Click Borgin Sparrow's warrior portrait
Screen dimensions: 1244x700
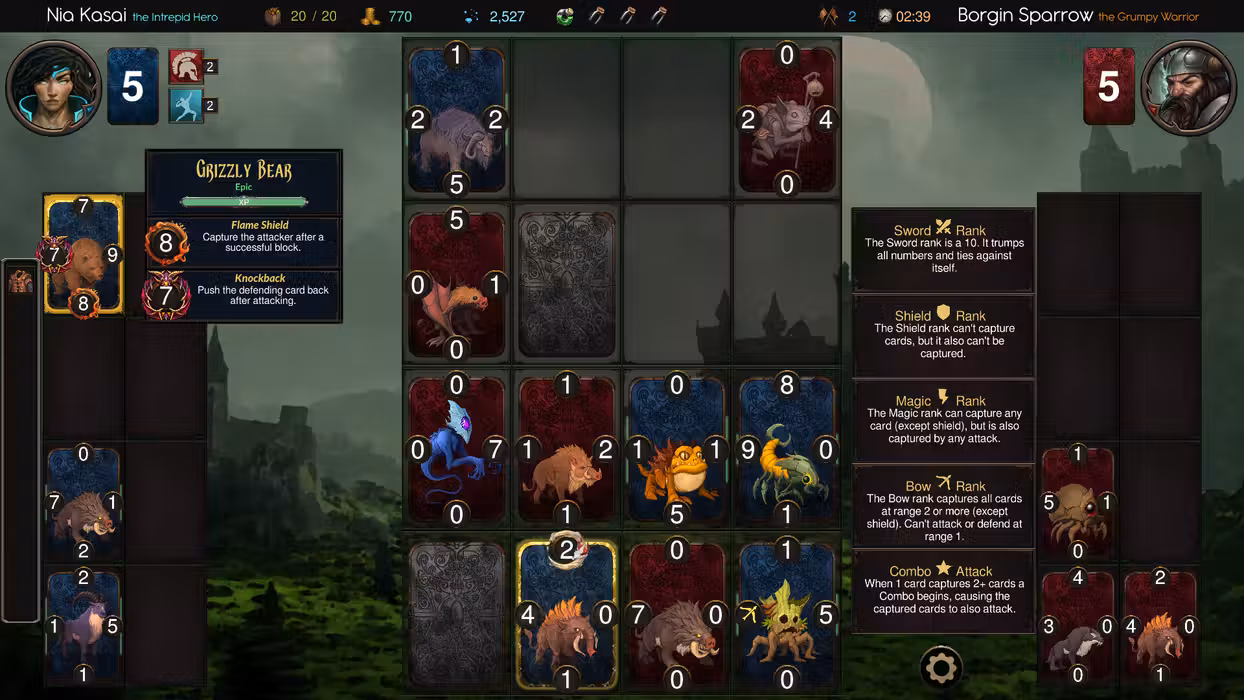pyautogui.click(x=1187, y=87)
